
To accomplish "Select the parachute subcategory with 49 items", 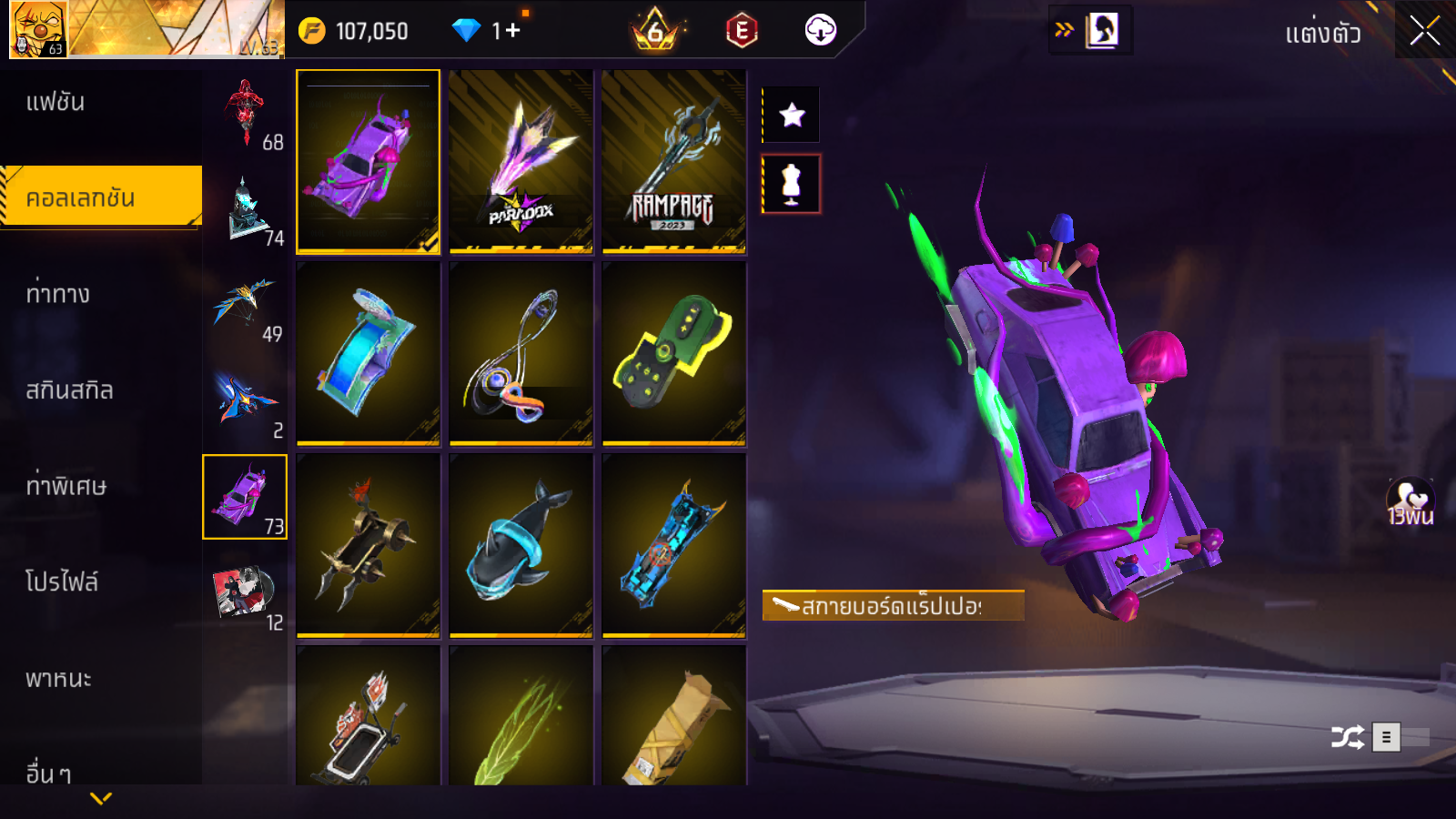I will pyautogui.click(x=246, y=307).
